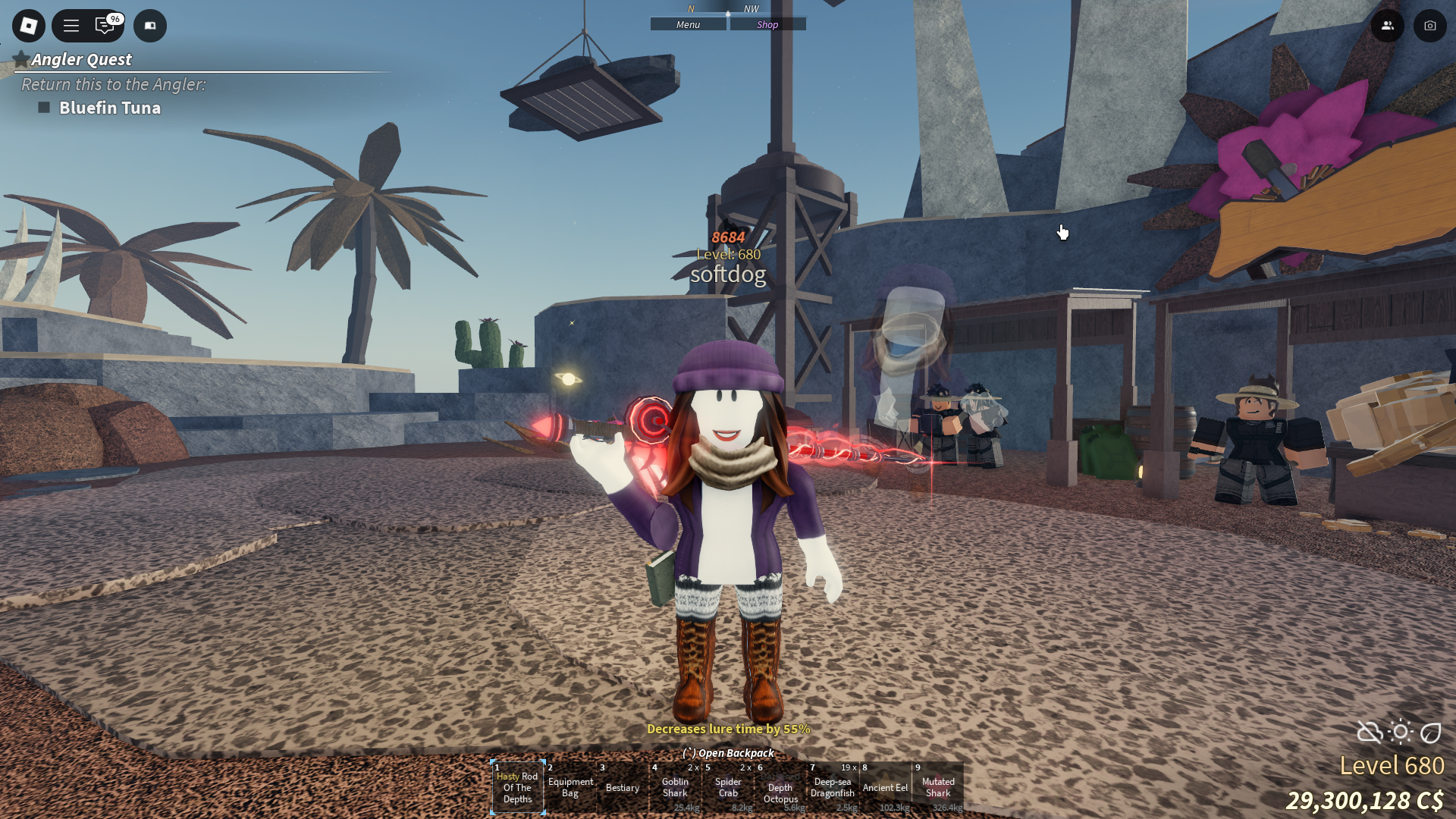Image resolution: width=1456 pixels, height=819 pixels.
Task: Choose the Deep-sea Dragonfish slot
Action: pyautogui.click(x=833, y=788)
